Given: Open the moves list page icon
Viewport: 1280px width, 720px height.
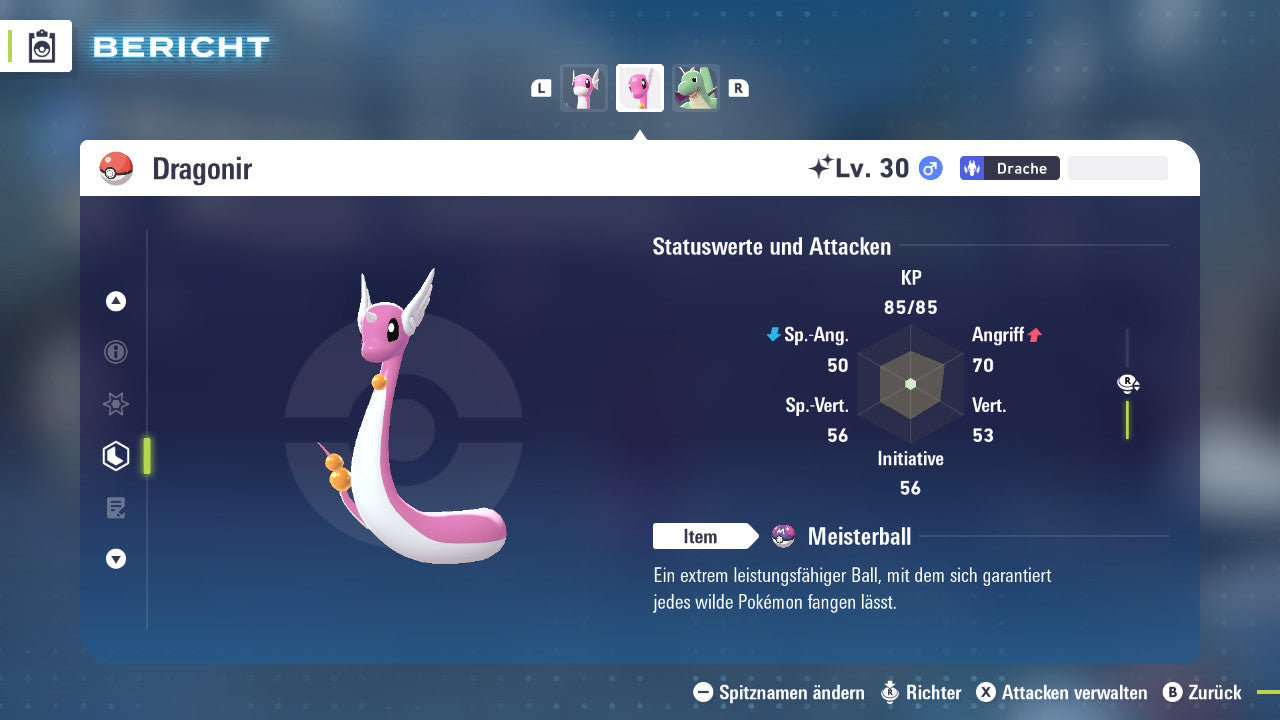Looking at the screenshot, I should [x=115, y=508].
